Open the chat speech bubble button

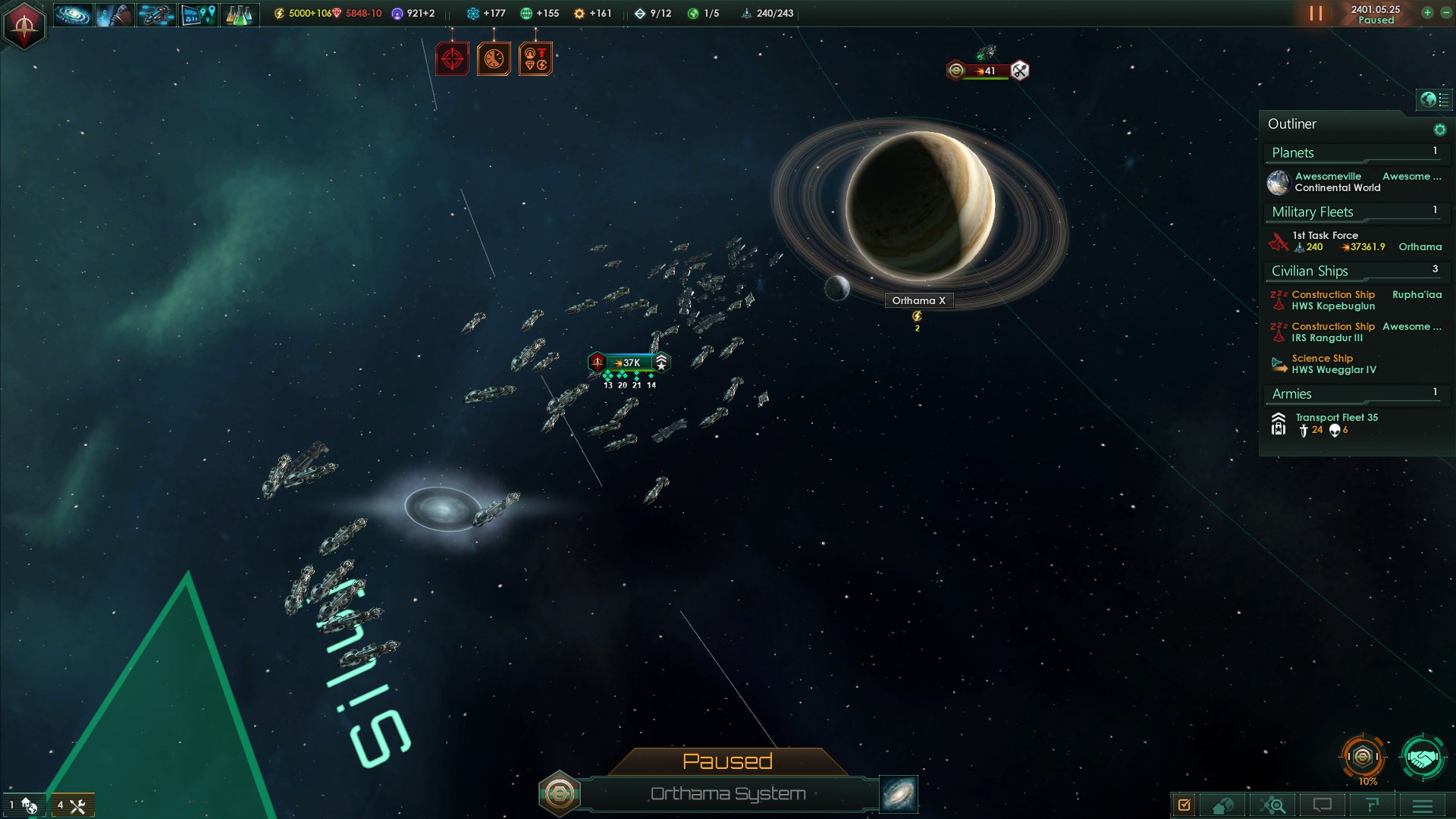[1323, 805]
